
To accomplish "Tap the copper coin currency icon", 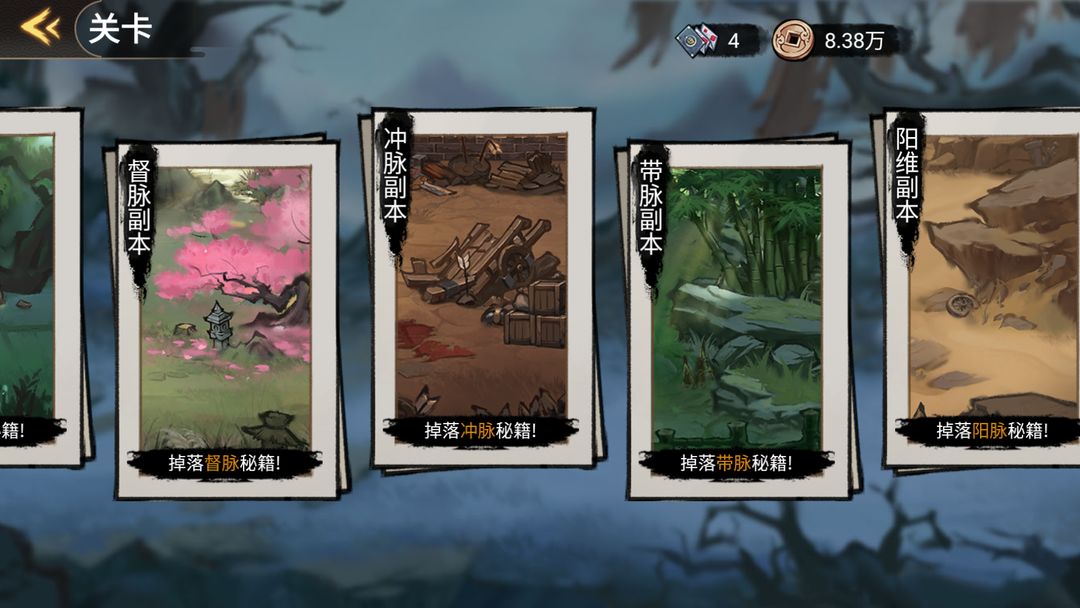I will click(793, 40).
